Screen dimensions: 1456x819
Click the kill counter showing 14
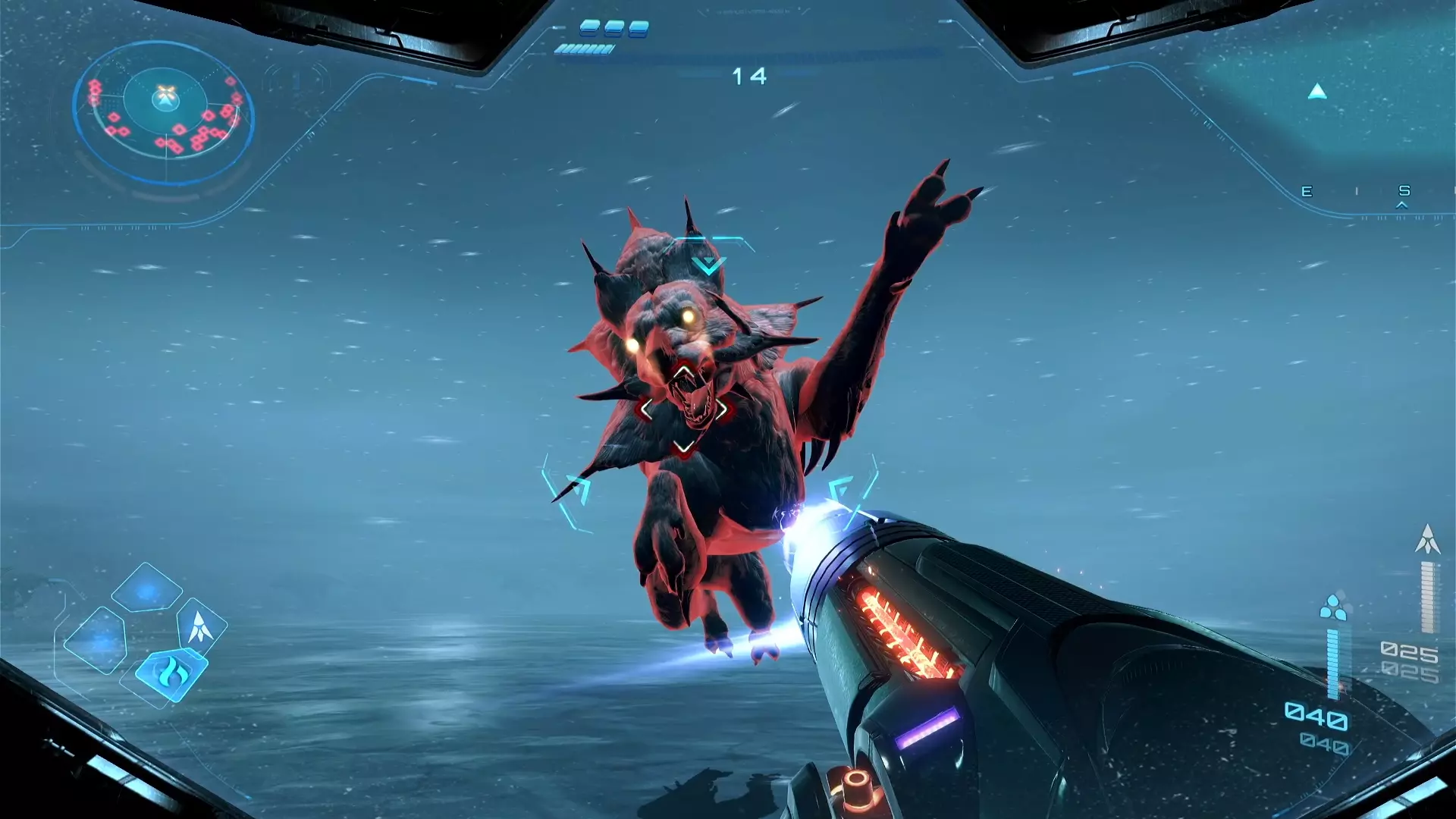tap(748, 76)
